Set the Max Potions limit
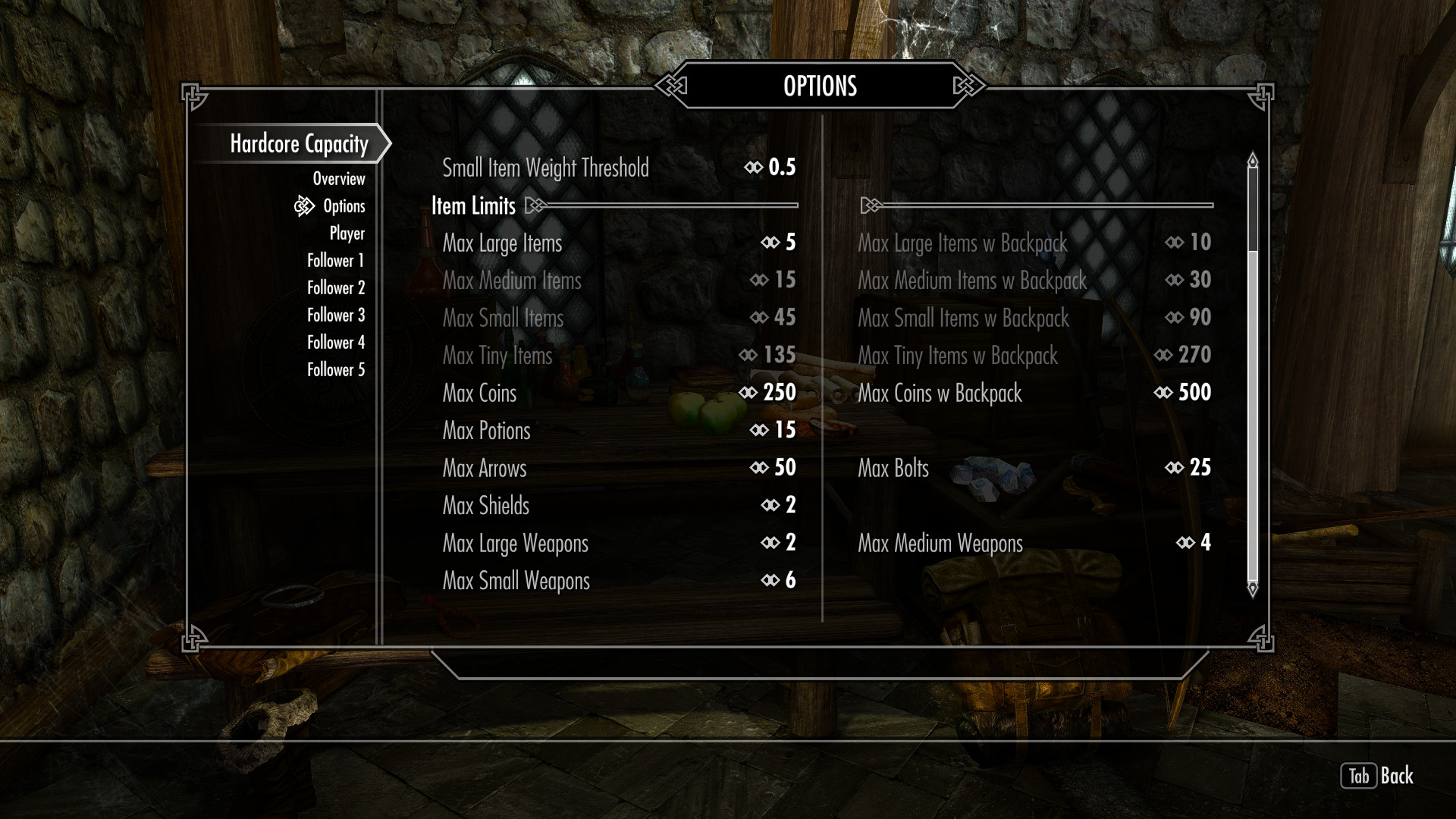 click(x=619, y=431)
